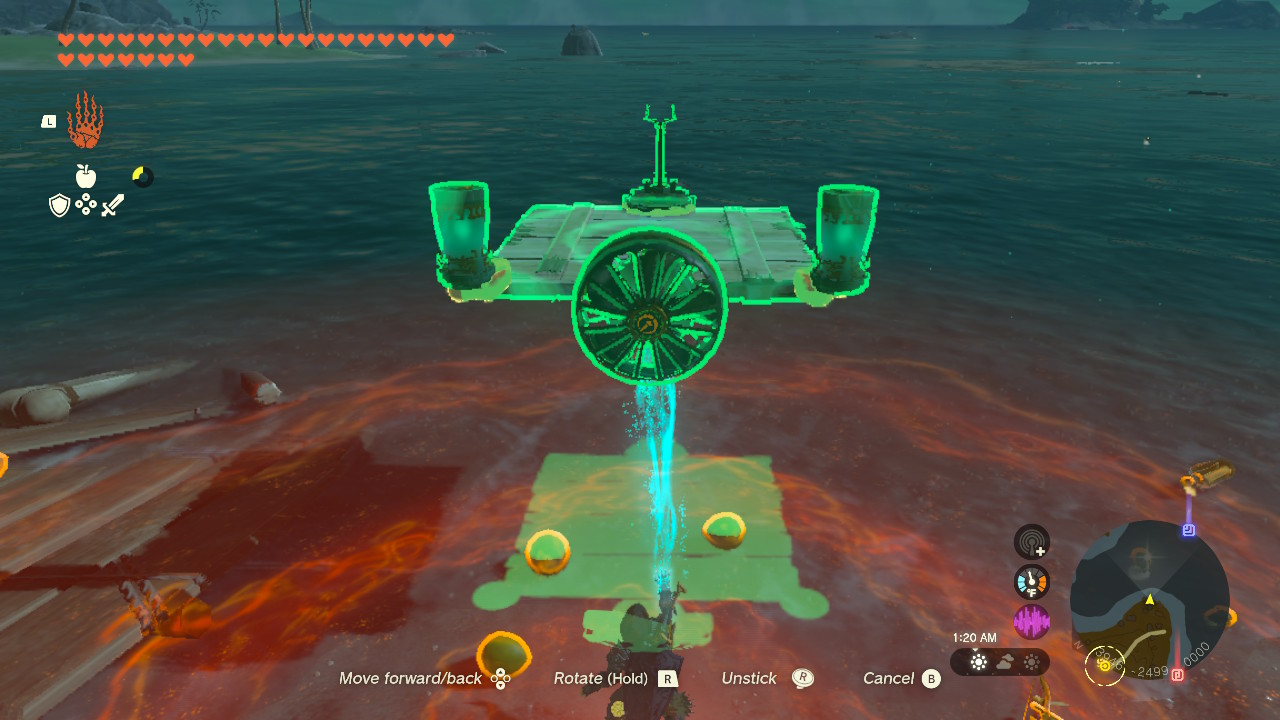Open the red marker pin on the minimap
This screenshot has width=1280, height=720.
tap(1178, 673)
